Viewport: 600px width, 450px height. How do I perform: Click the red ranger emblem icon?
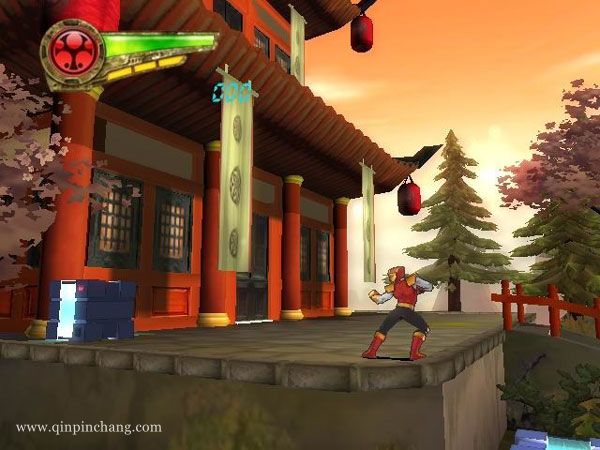click(x=71, y=49)
